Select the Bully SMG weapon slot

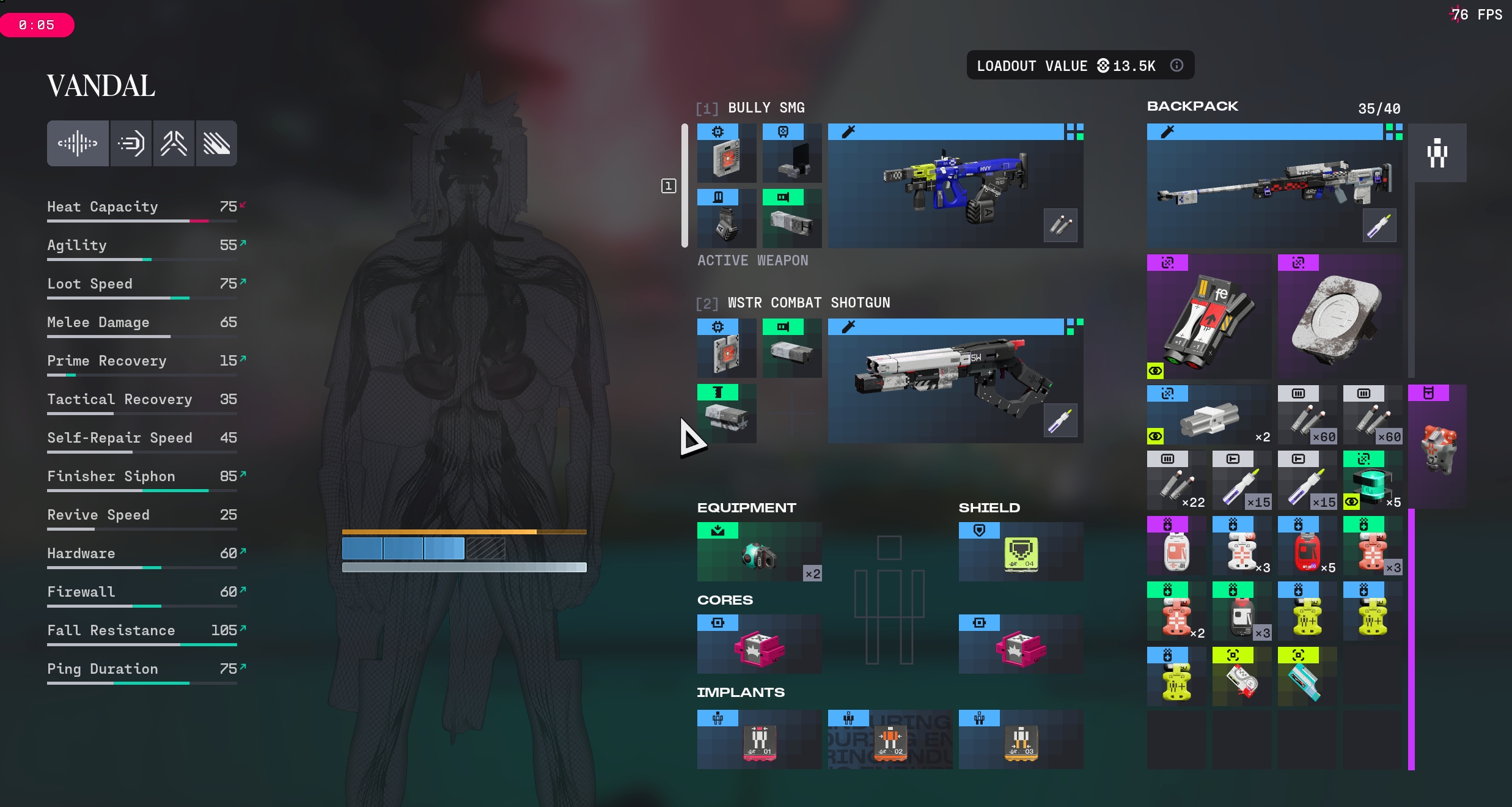coord(955,186)
